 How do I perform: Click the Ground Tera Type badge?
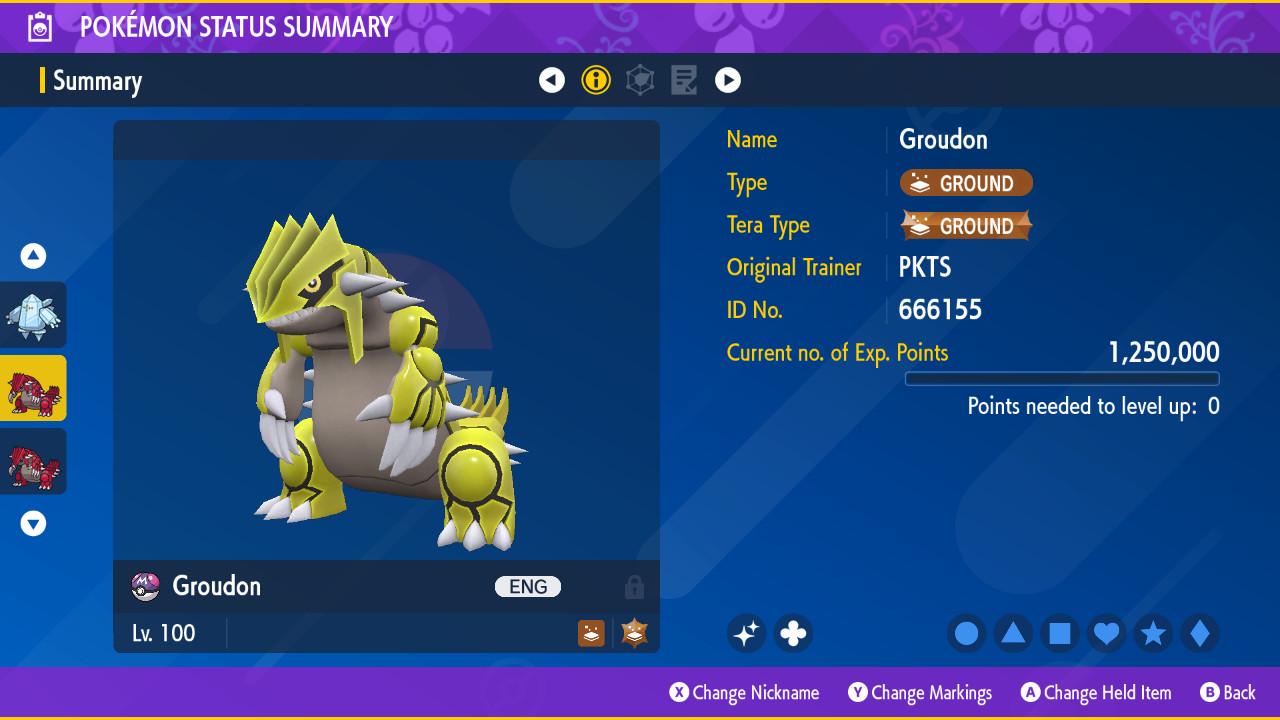[x=966, y=226]
